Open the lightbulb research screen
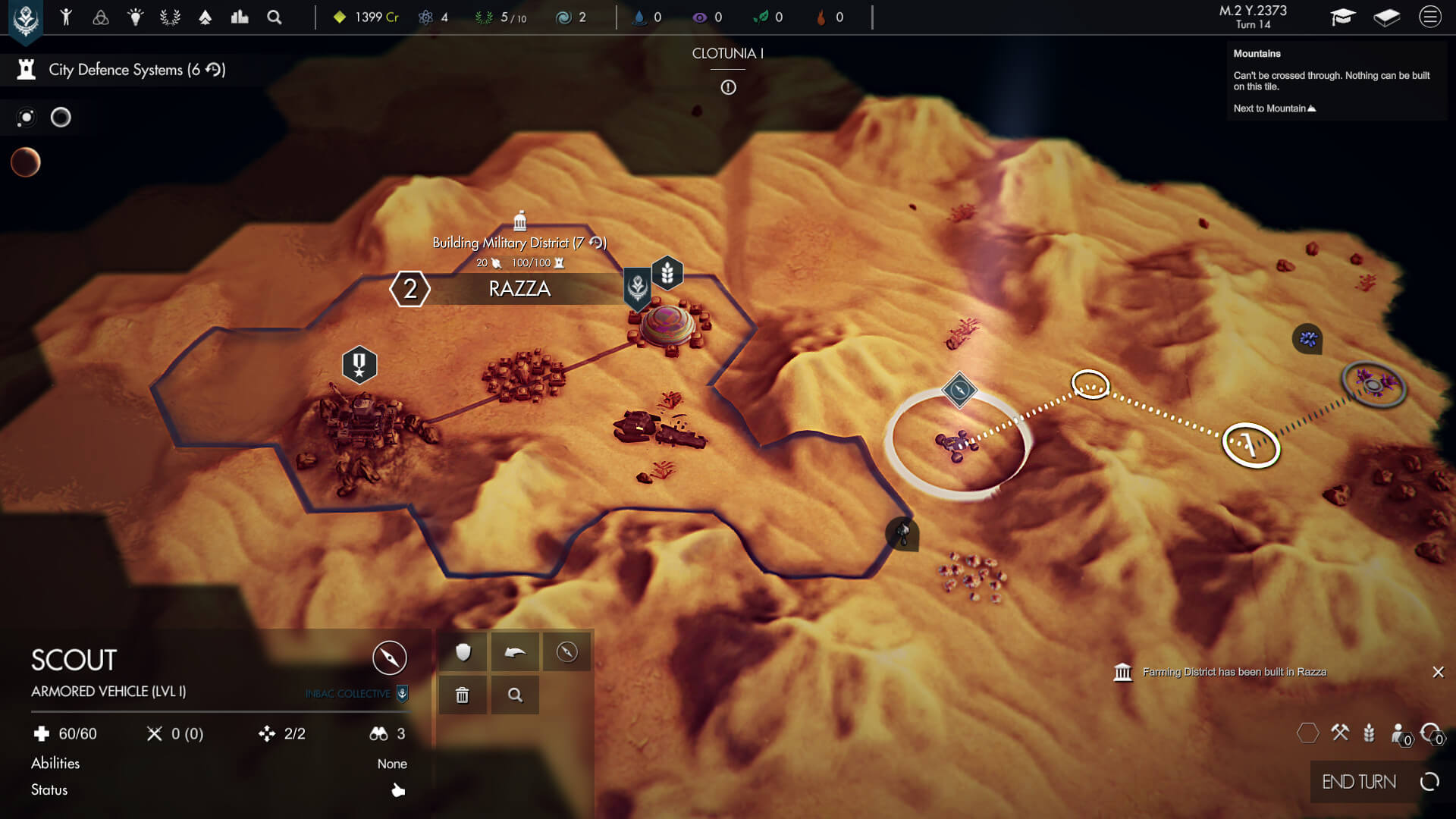Image resolution: width=1456 pixels, height=819 pixels. (x=136, y=17)
